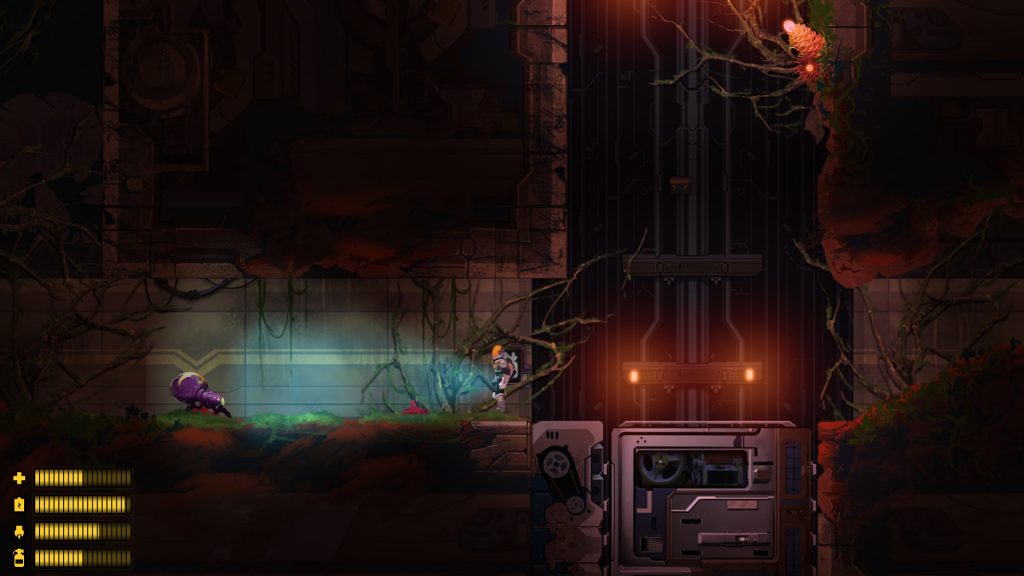
Task: Select the battery energy icon
Action: (18, 504)
